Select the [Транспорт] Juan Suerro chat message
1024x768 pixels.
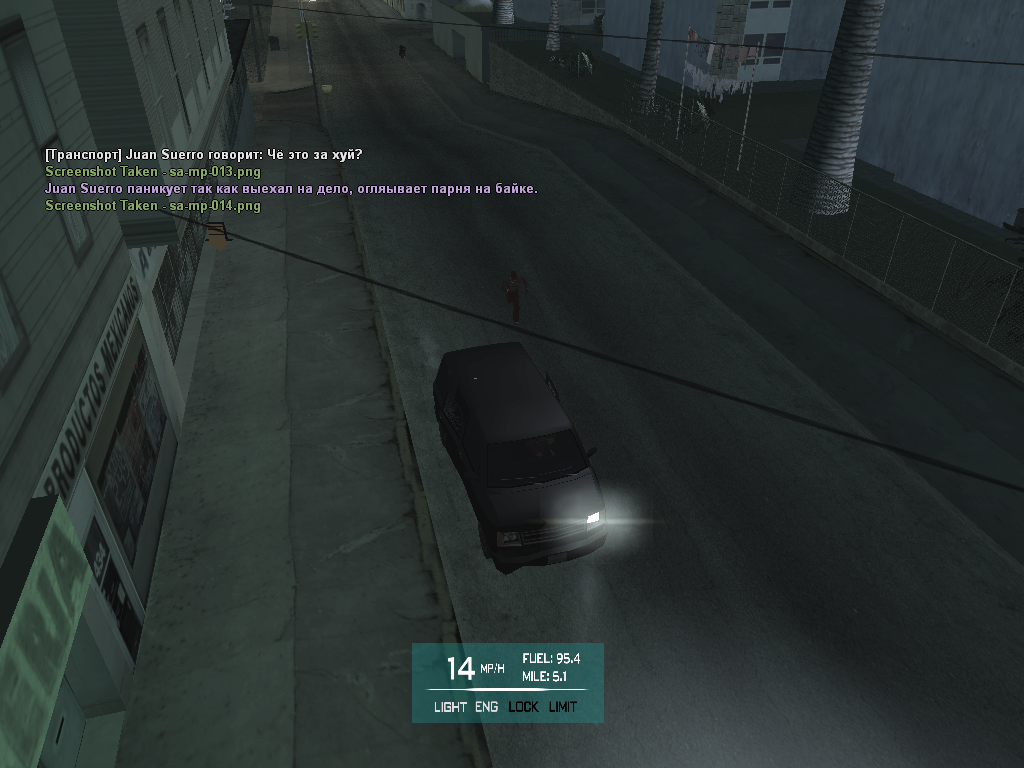click(204, 155)
